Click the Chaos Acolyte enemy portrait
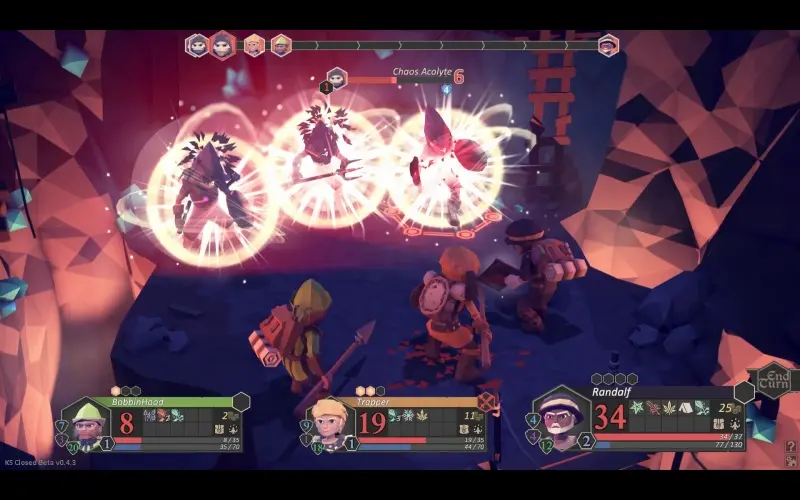 (x=337, y=78)
